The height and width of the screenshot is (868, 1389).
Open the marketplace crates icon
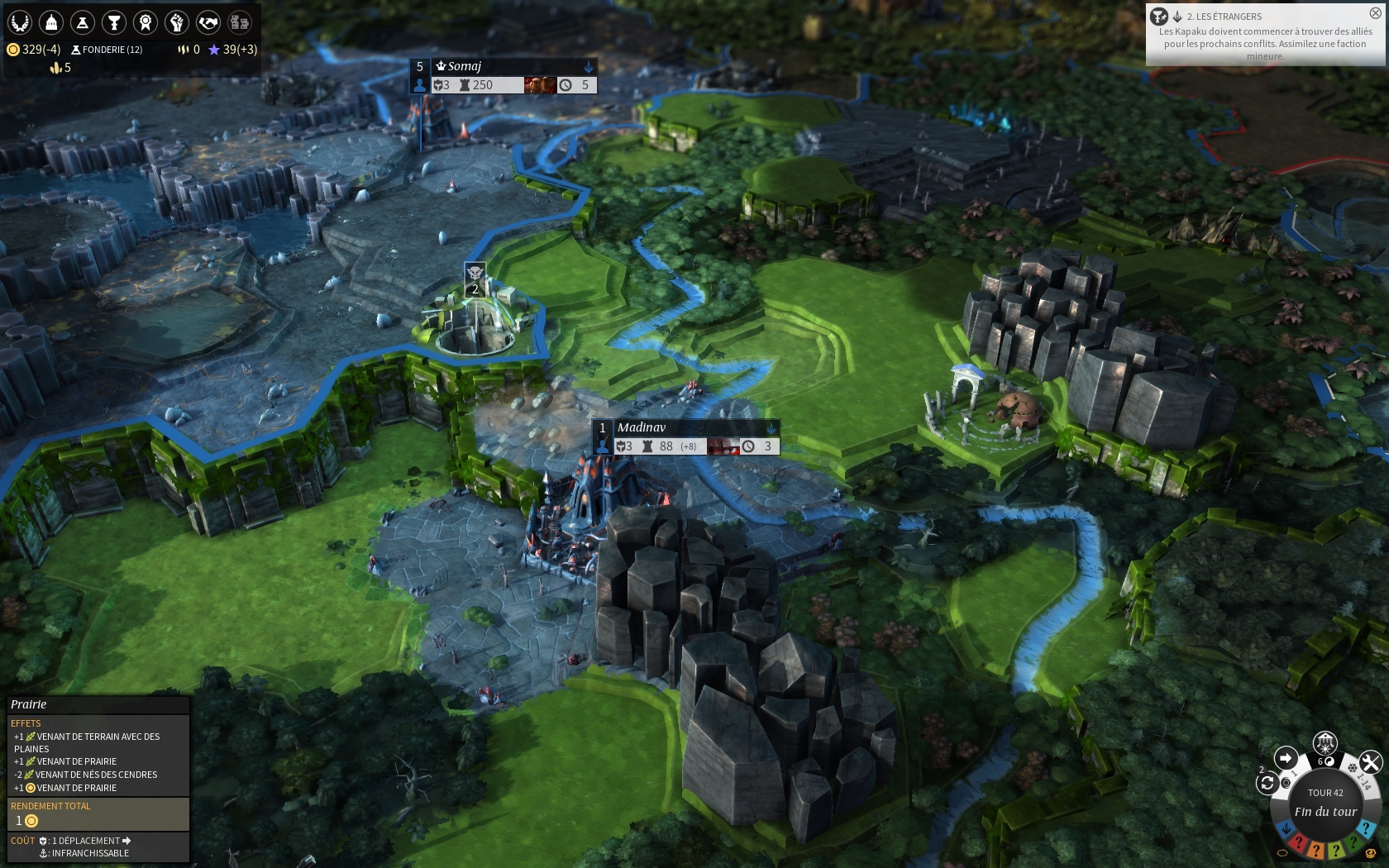point(239,21)
